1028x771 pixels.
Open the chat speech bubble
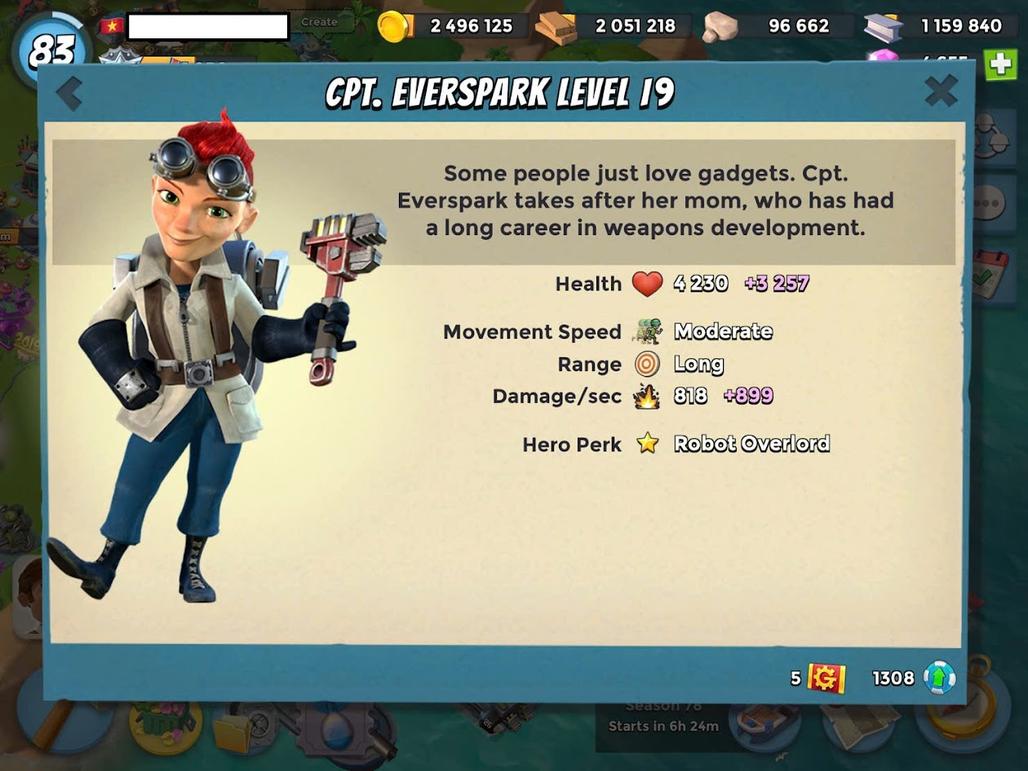coord(988,202)
